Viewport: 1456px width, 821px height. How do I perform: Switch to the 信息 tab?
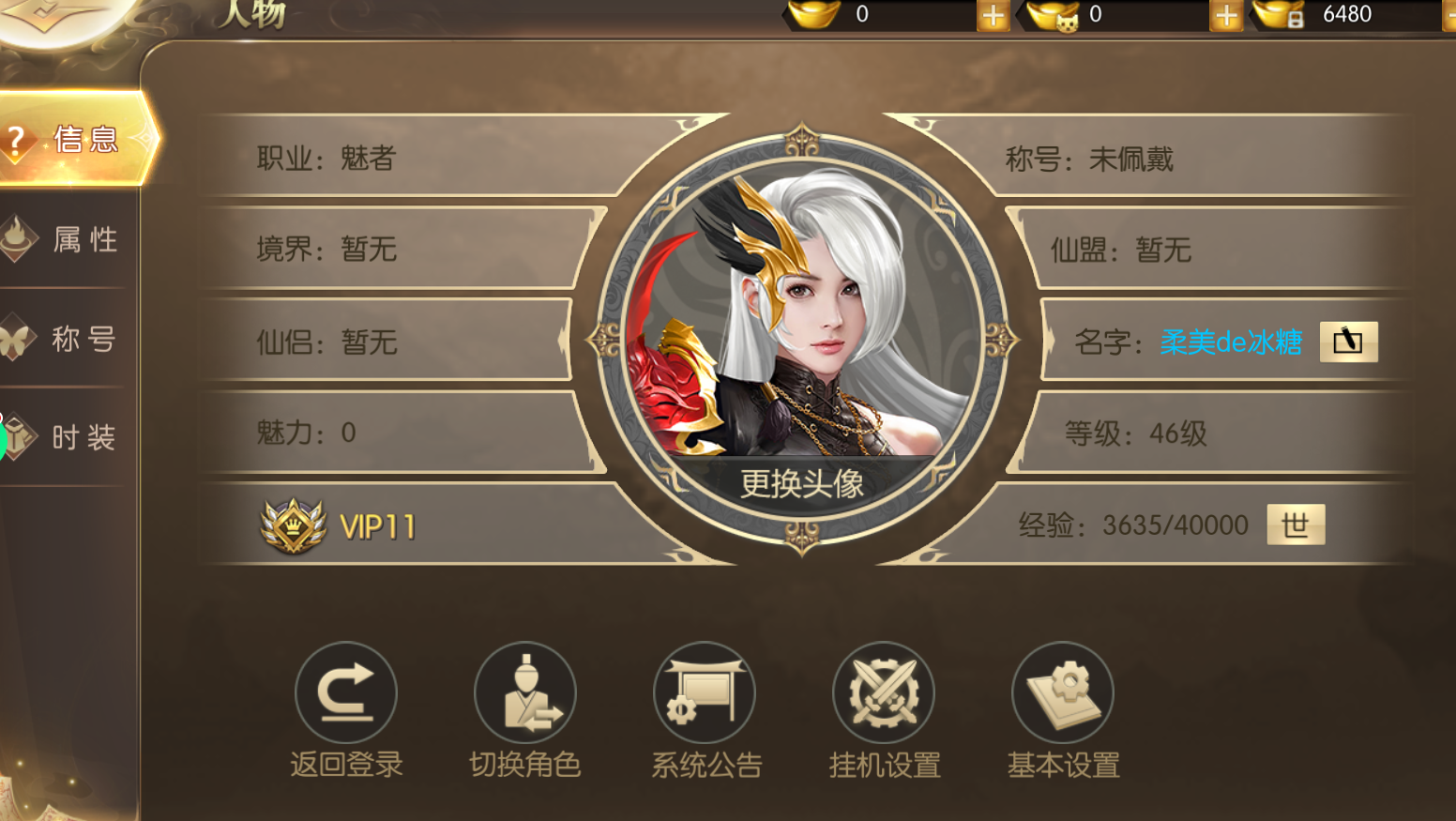pyautogui.click(x=75, y=139)
